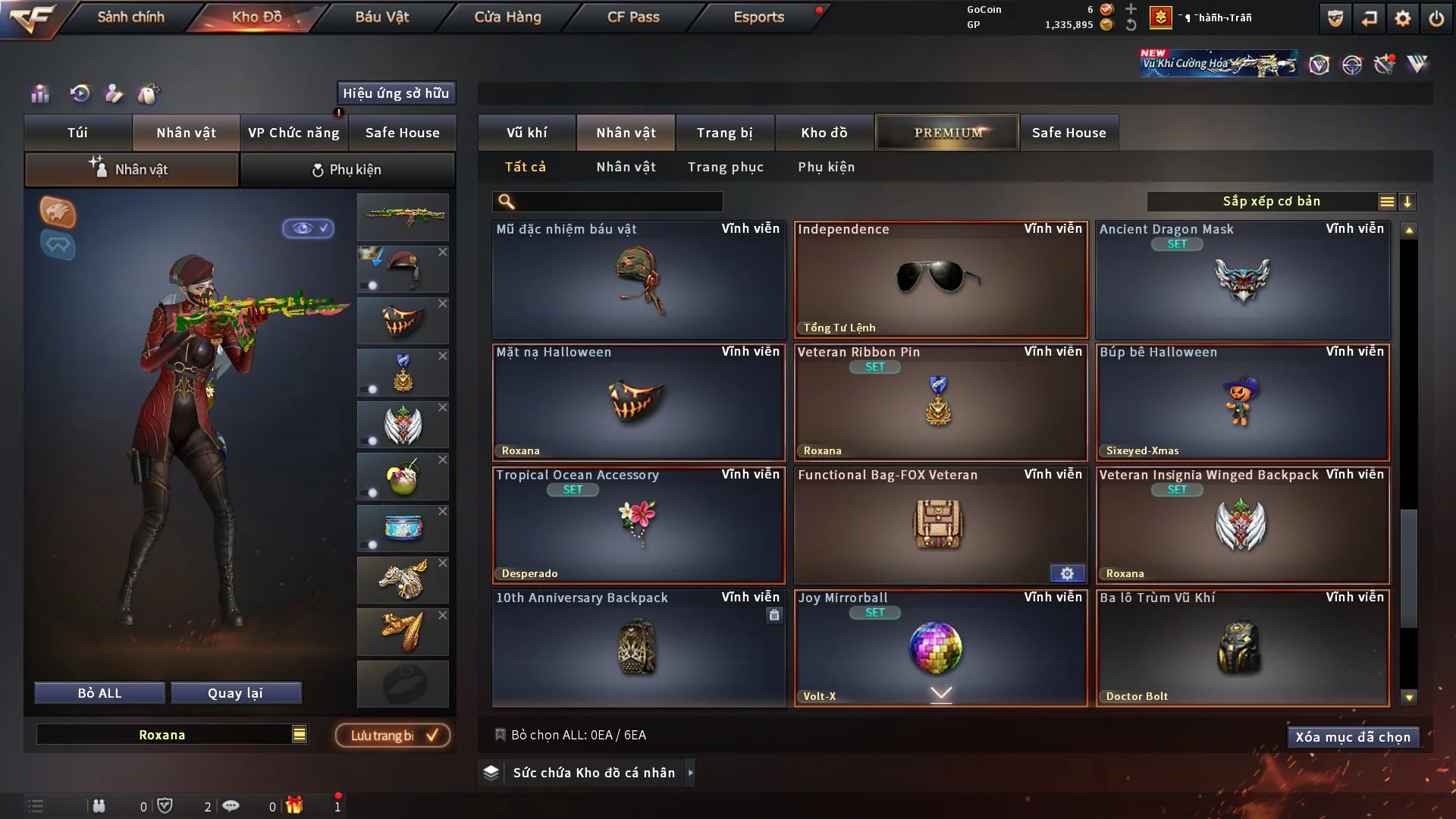Toggle the eye visibility switch

pos(308,228)
